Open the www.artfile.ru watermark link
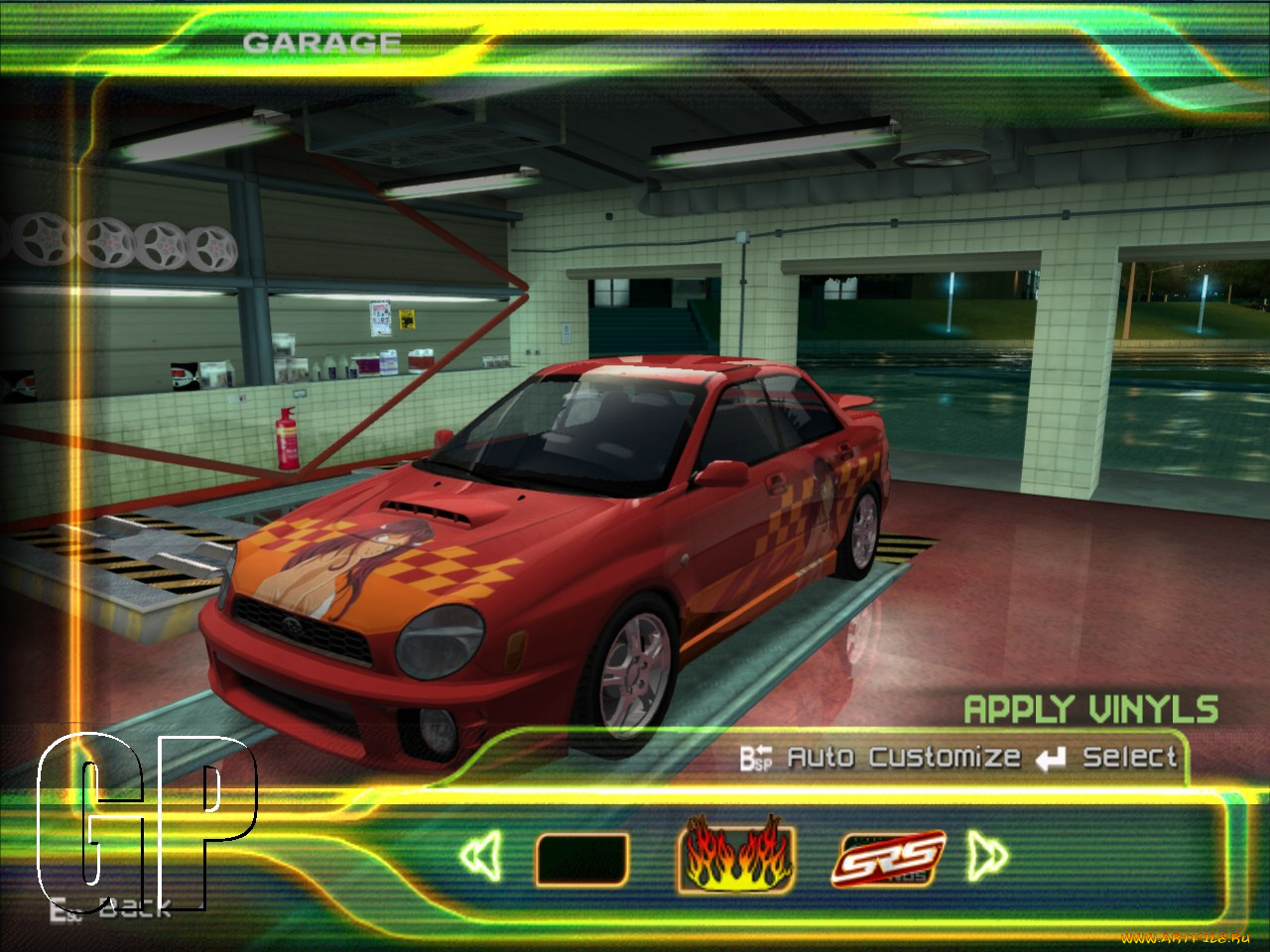The image size is (1270, 952). [x=1186, y=936]
